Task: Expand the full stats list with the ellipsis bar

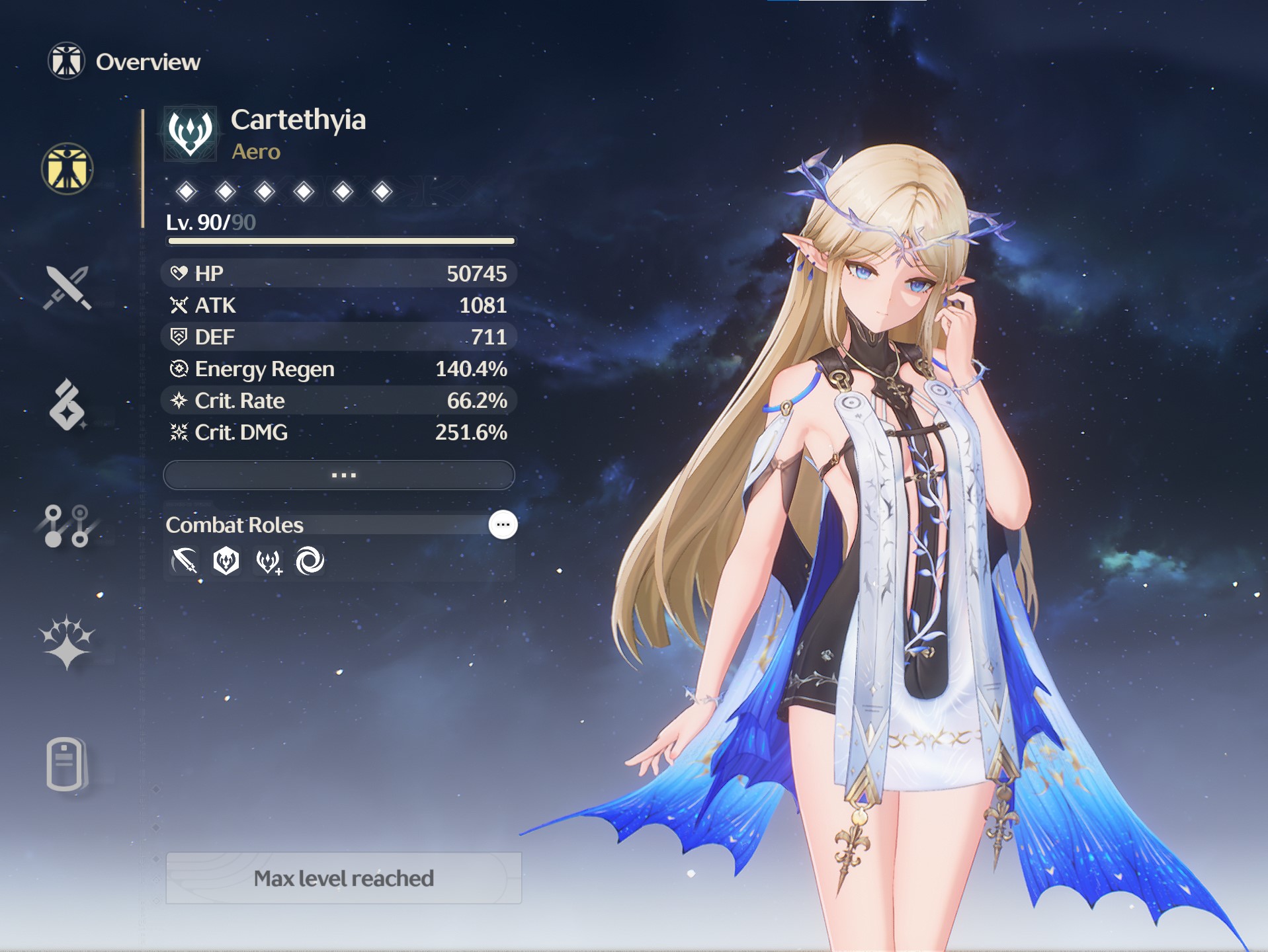Action: pyautogui.click(x=339, y=475)
